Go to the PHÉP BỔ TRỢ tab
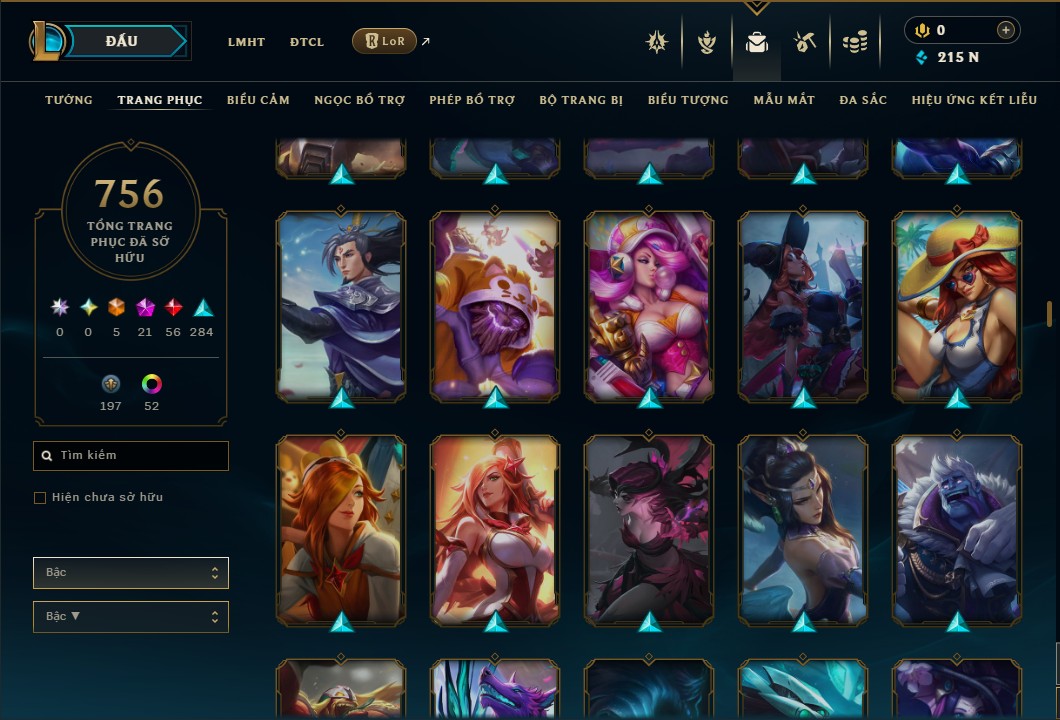This screenshot has height=720, width=1060. pyautogui.click(x=472, y=100)
